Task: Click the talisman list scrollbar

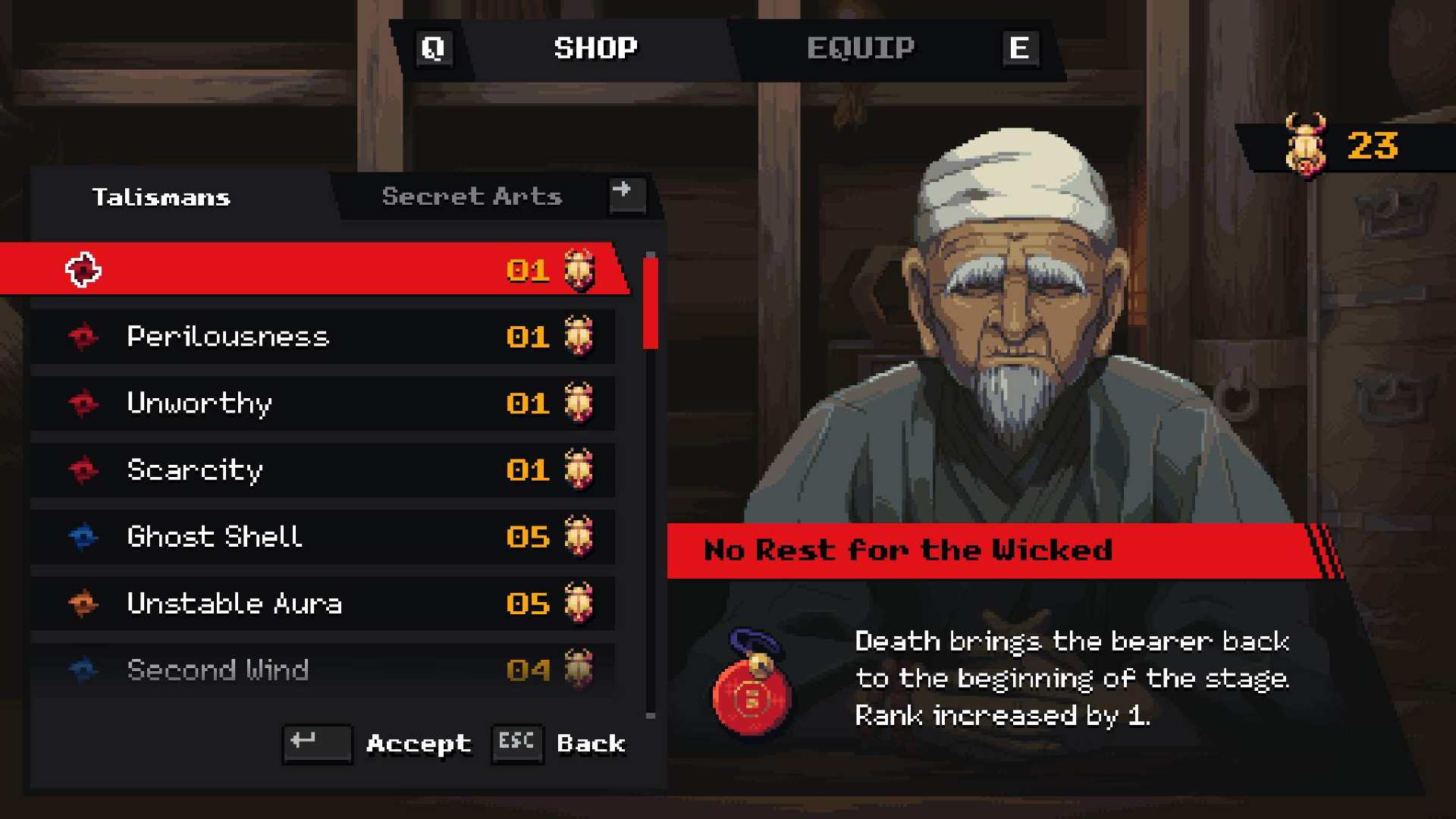Action: [650, 303]
